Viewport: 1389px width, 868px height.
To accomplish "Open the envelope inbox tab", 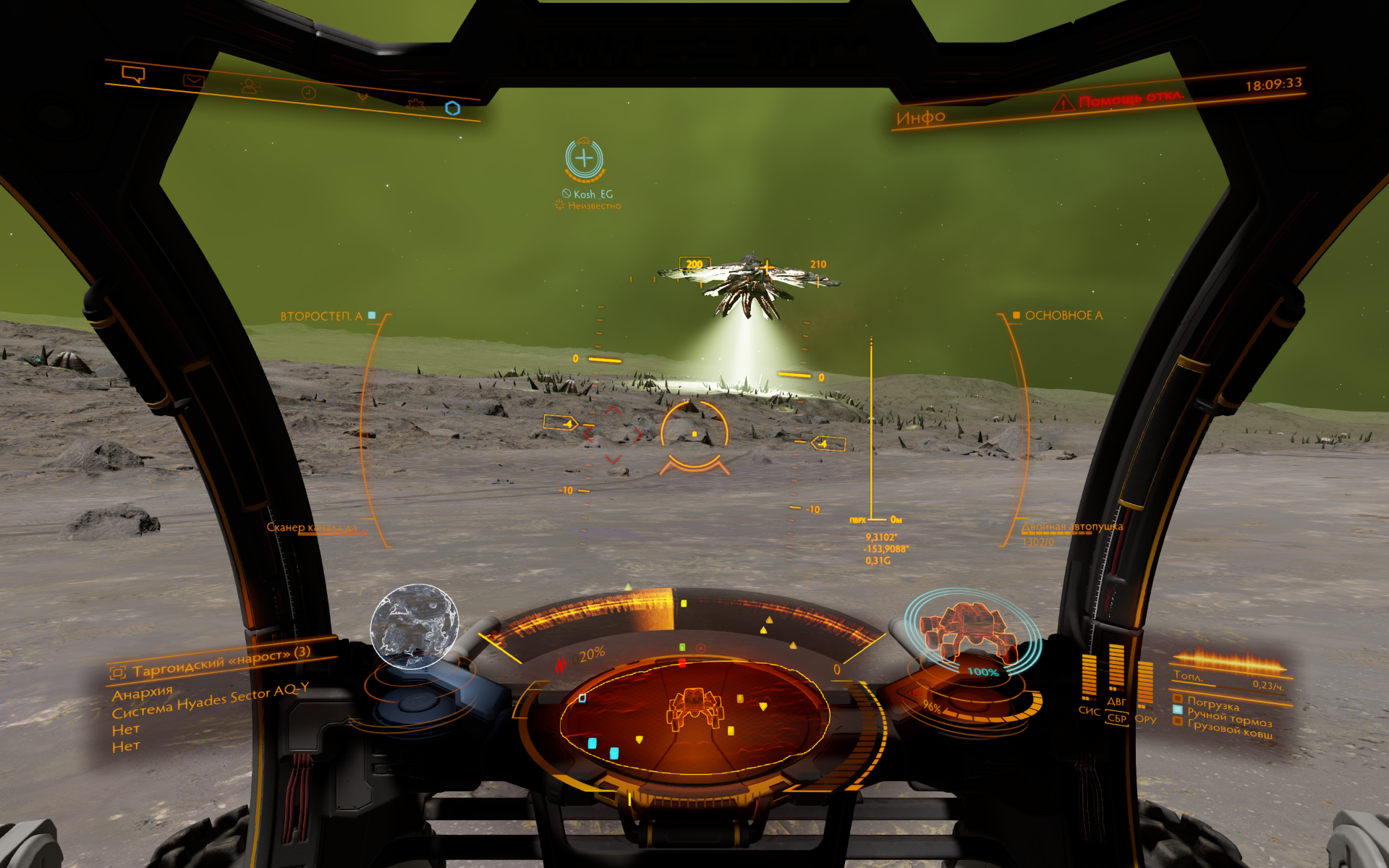I will (x=193, y=81).
